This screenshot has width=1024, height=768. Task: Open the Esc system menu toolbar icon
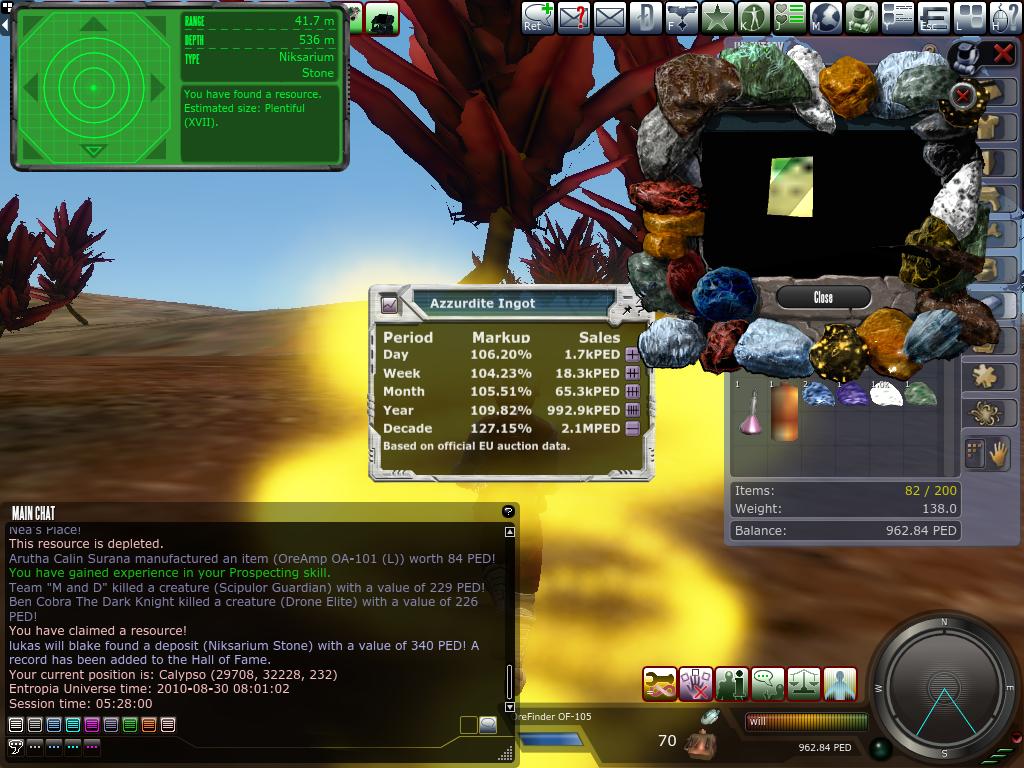[933, 17]
